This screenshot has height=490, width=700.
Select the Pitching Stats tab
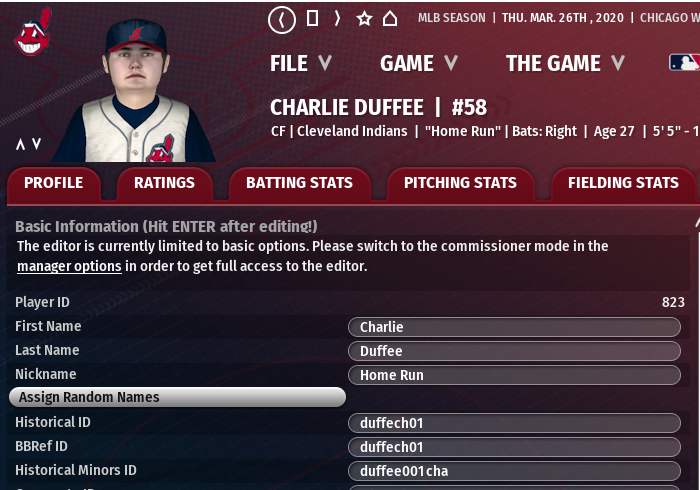point(460,183)
